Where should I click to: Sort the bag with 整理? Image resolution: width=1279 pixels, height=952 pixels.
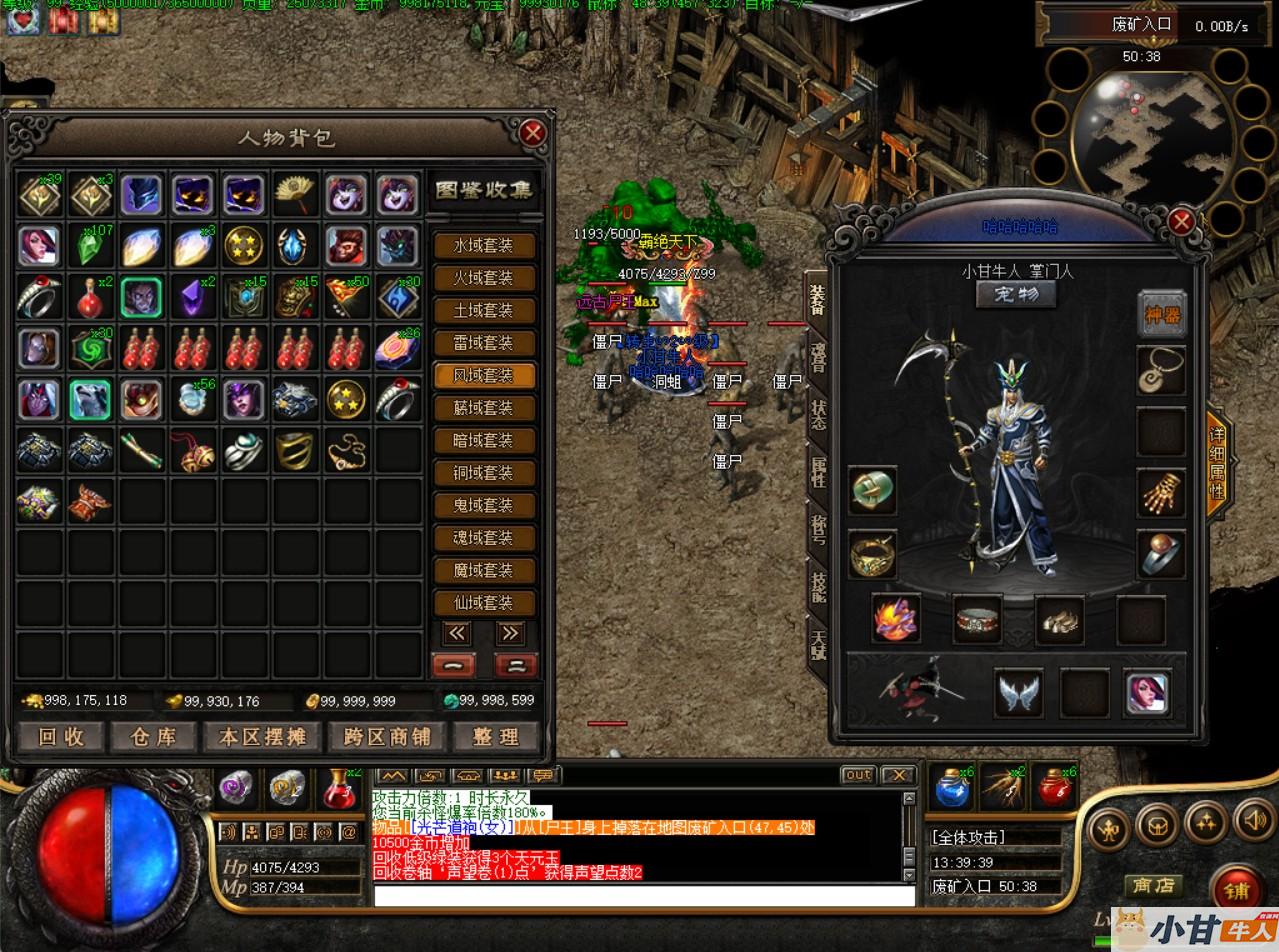(496, 737)
